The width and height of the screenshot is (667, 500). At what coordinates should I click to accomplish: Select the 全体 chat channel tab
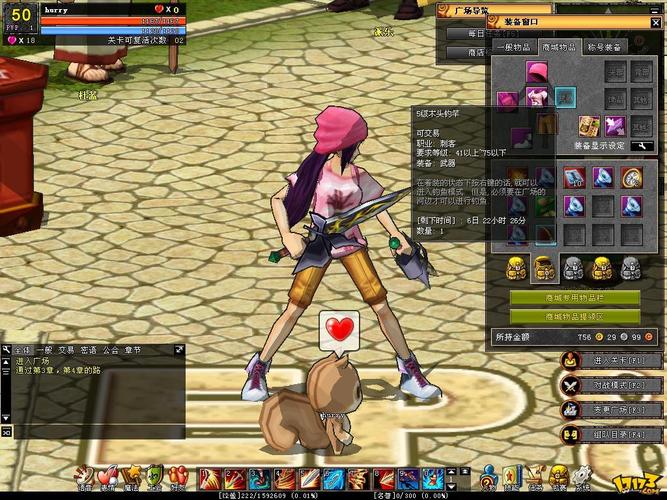(x=20, y=351)
